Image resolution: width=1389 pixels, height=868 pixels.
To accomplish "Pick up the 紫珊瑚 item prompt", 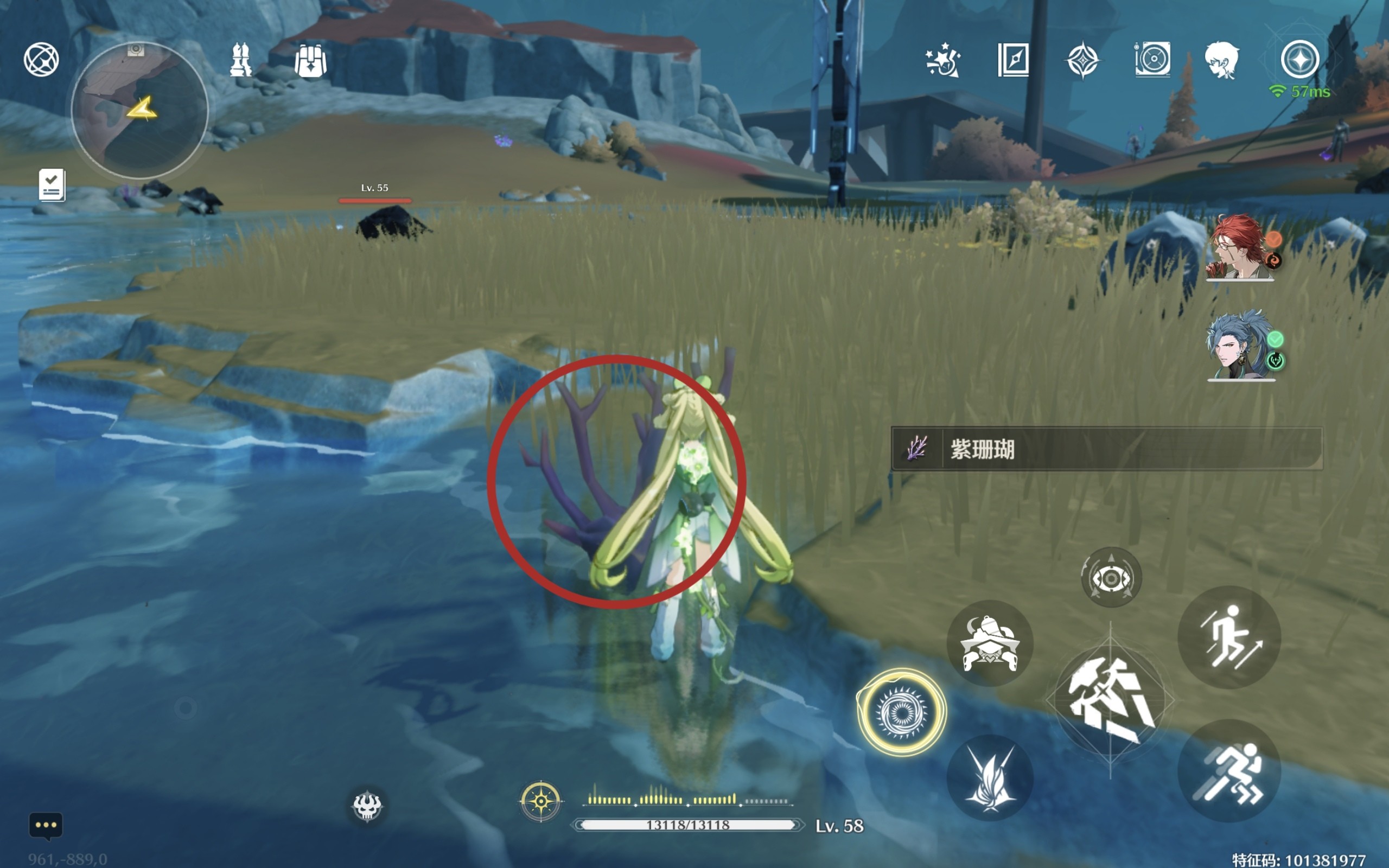I will tap(1106, 449).
